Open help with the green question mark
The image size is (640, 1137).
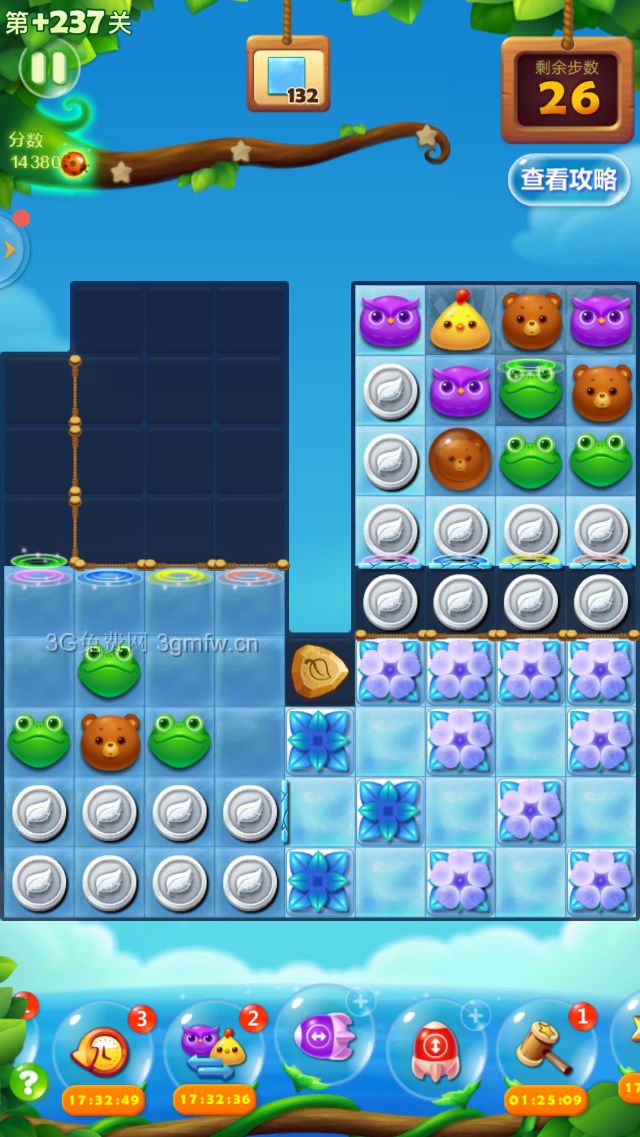click(x=28, y=1081)
